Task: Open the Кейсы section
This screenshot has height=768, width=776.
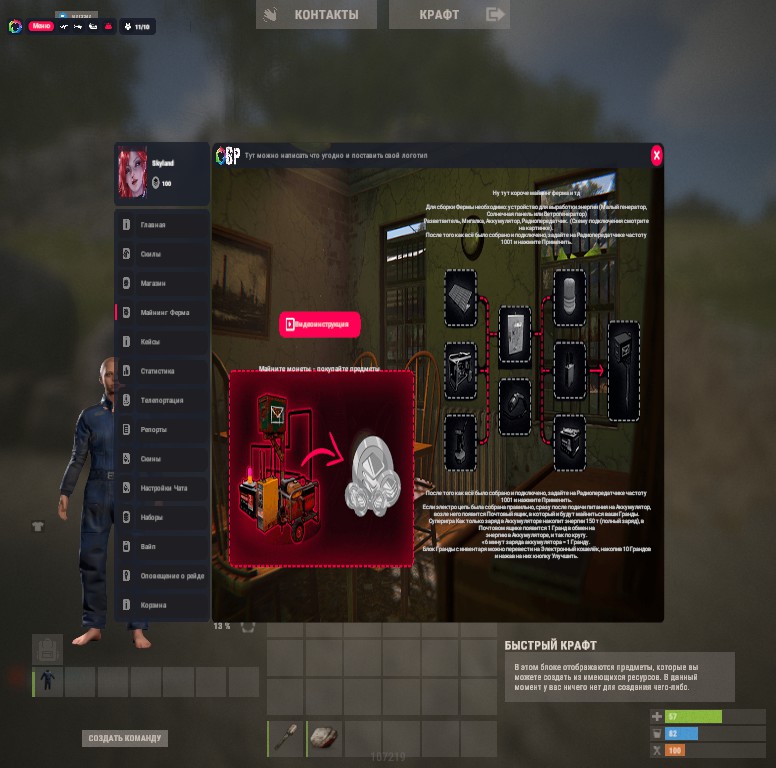Action: 162,342
